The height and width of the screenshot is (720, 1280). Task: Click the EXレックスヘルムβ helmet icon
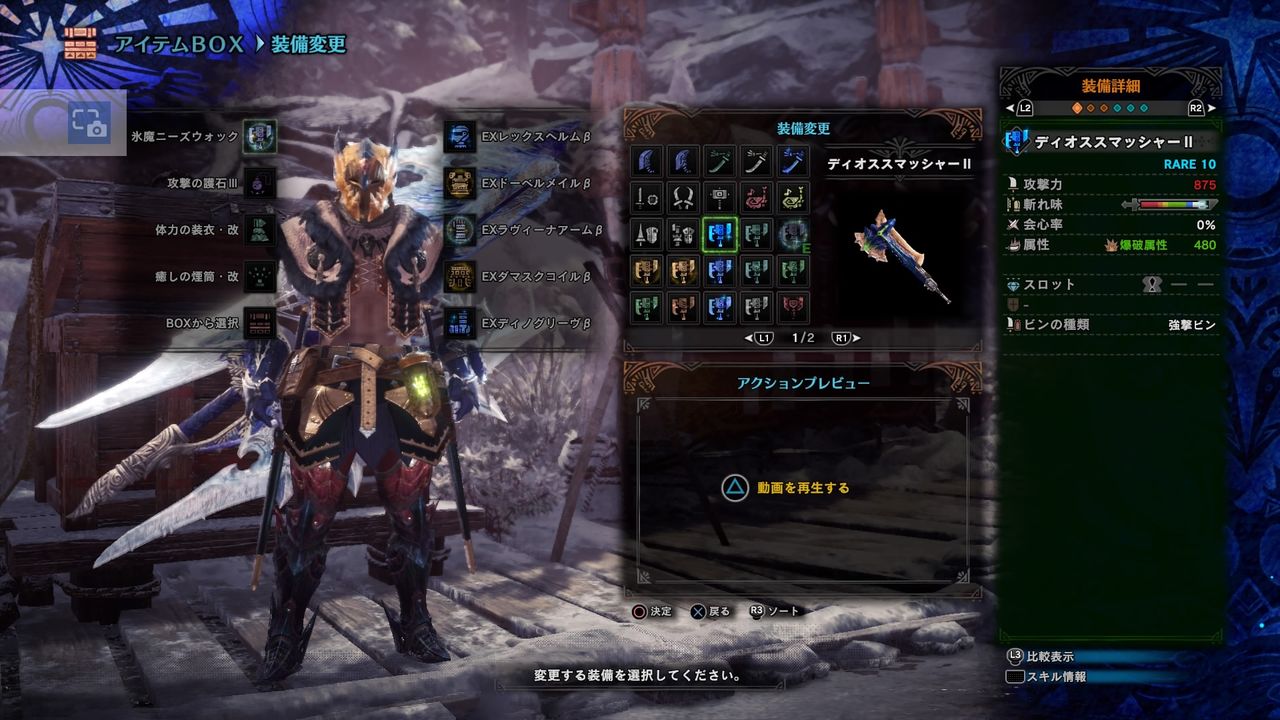[x=460, y=139]
